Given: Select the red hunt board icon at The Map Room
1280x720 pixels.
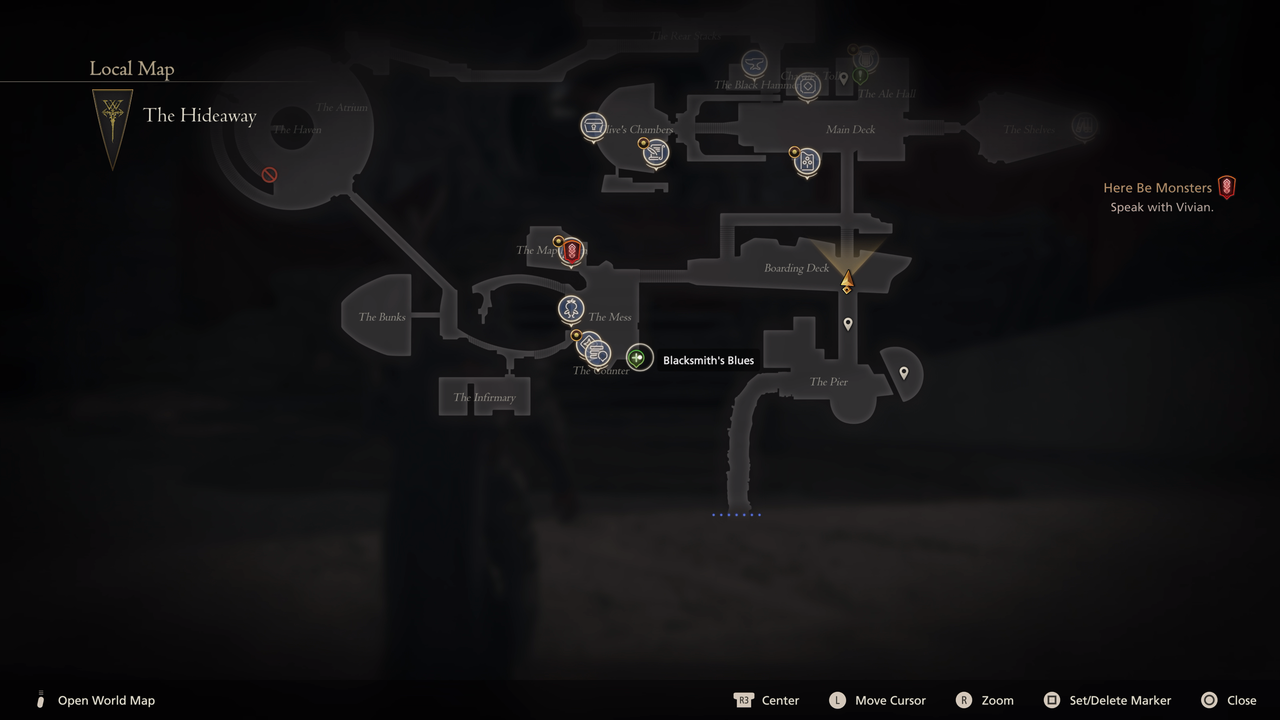Looking at the screenshot, I should (571, 252).
